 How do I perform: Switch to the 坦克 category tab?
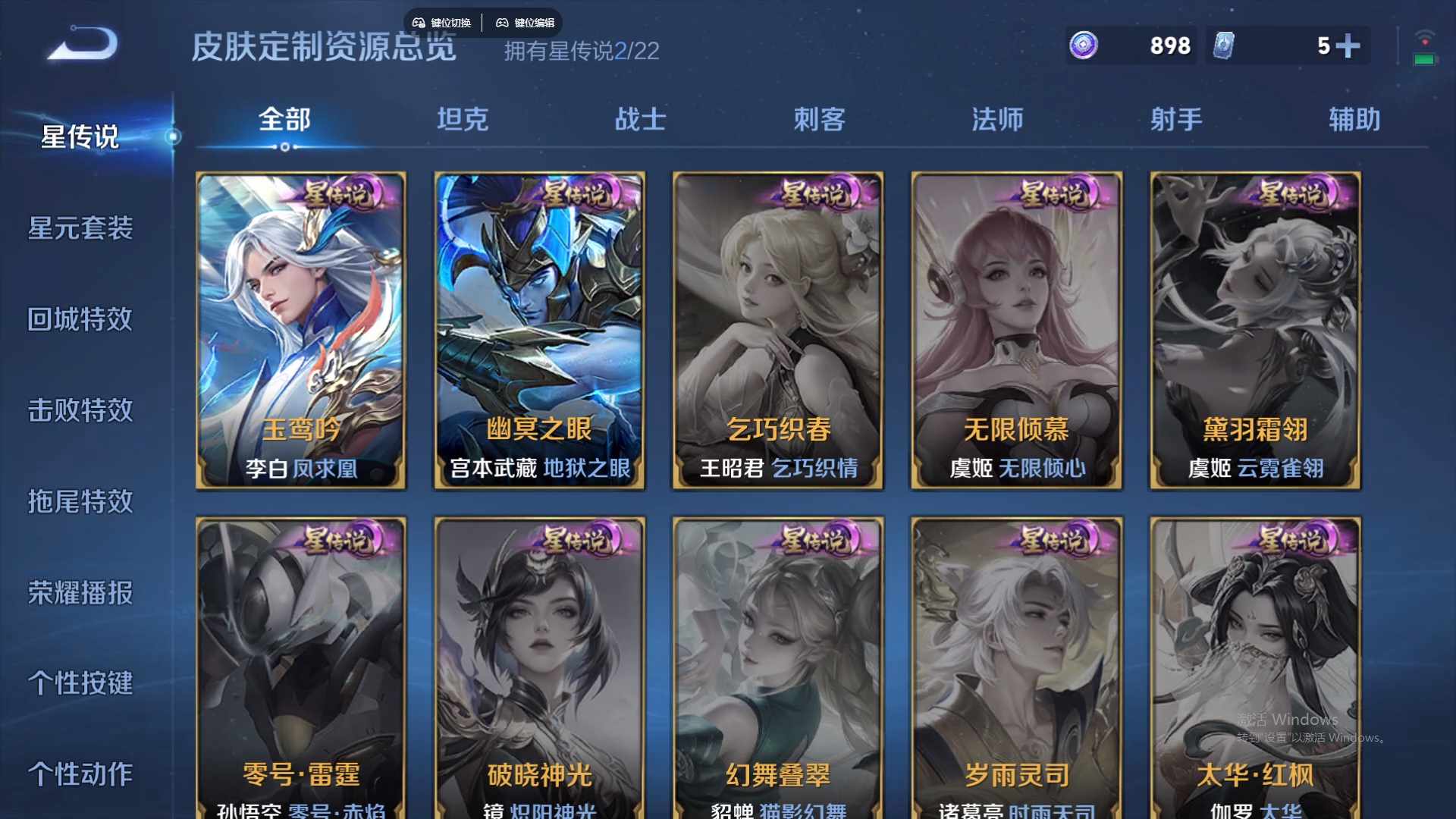(x=462, y=120)
